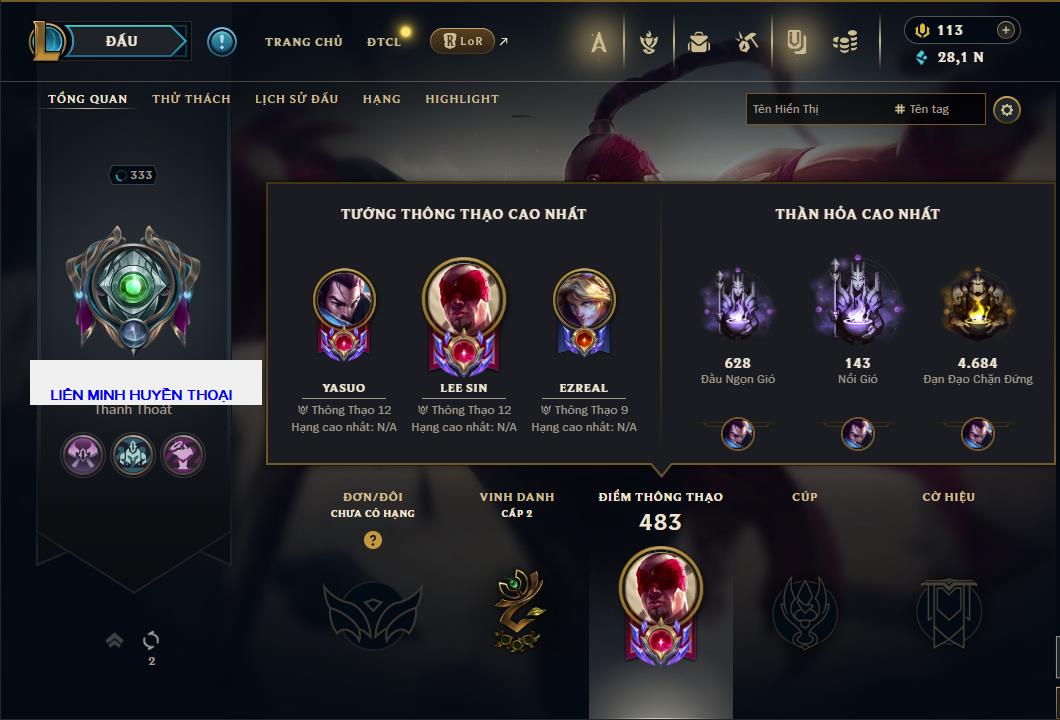
Task: Show the HIGHLIGHT tab
Action: (x=461, y=99)
